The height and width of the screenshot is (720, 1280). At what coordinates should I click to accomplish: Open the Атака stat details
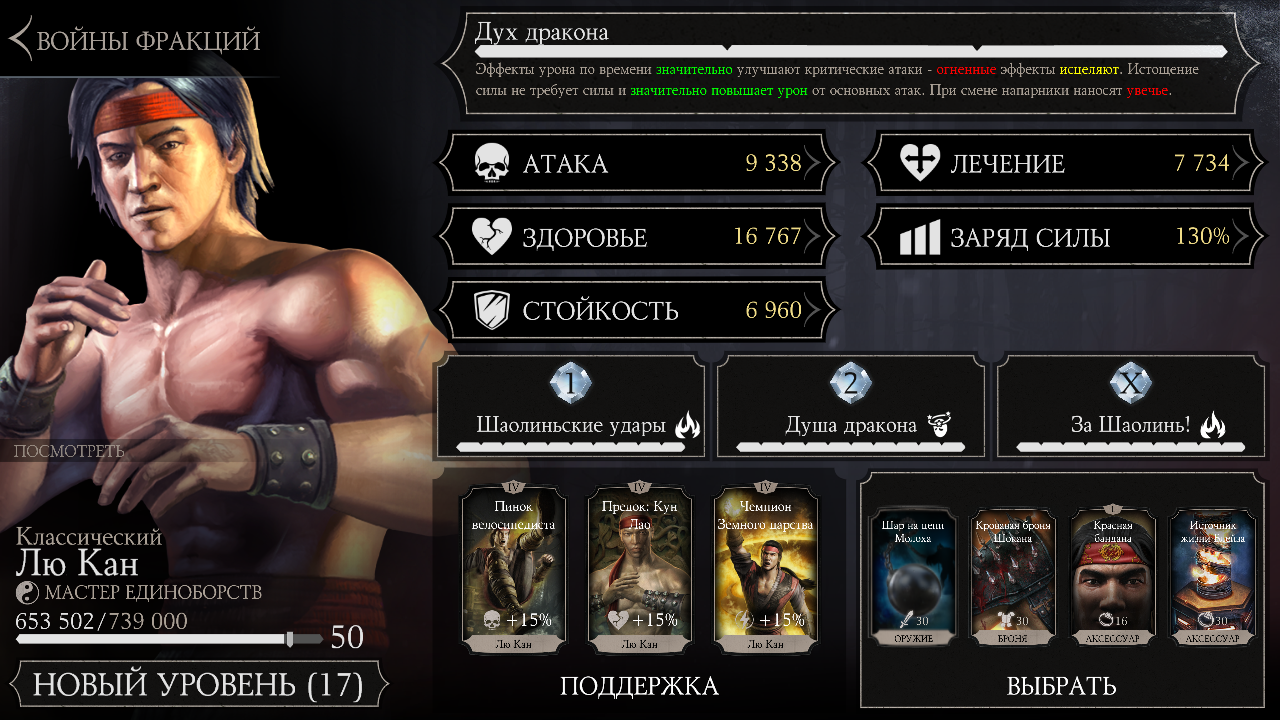click(637, 164)
